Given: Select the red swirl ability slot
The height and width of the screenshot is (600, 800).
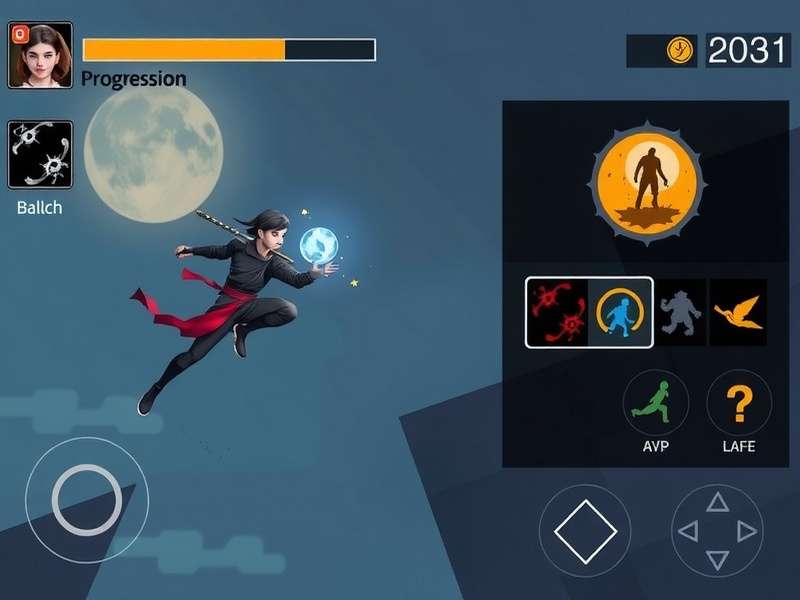Looking at the screenshot, I should (557, 312).
